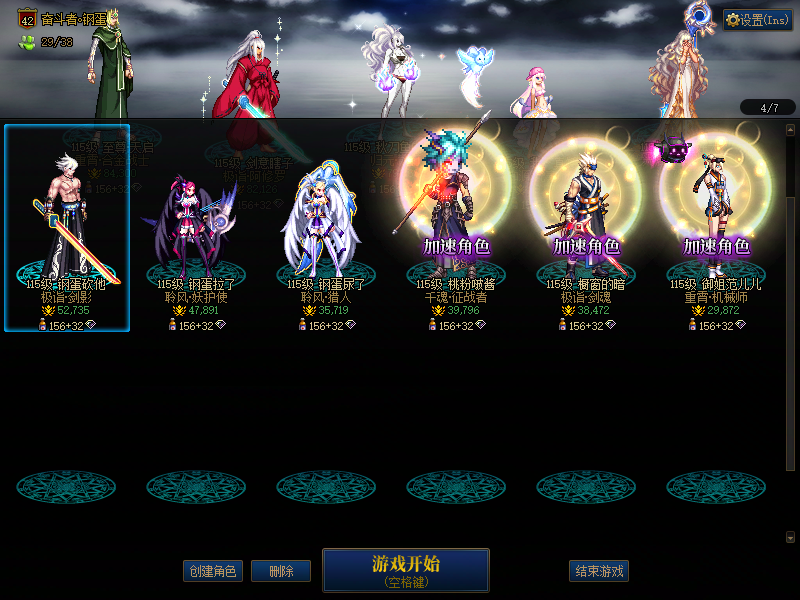800x600 pixels.
Task: Click the 创建角色 create character button
Action: click(212, 571)
